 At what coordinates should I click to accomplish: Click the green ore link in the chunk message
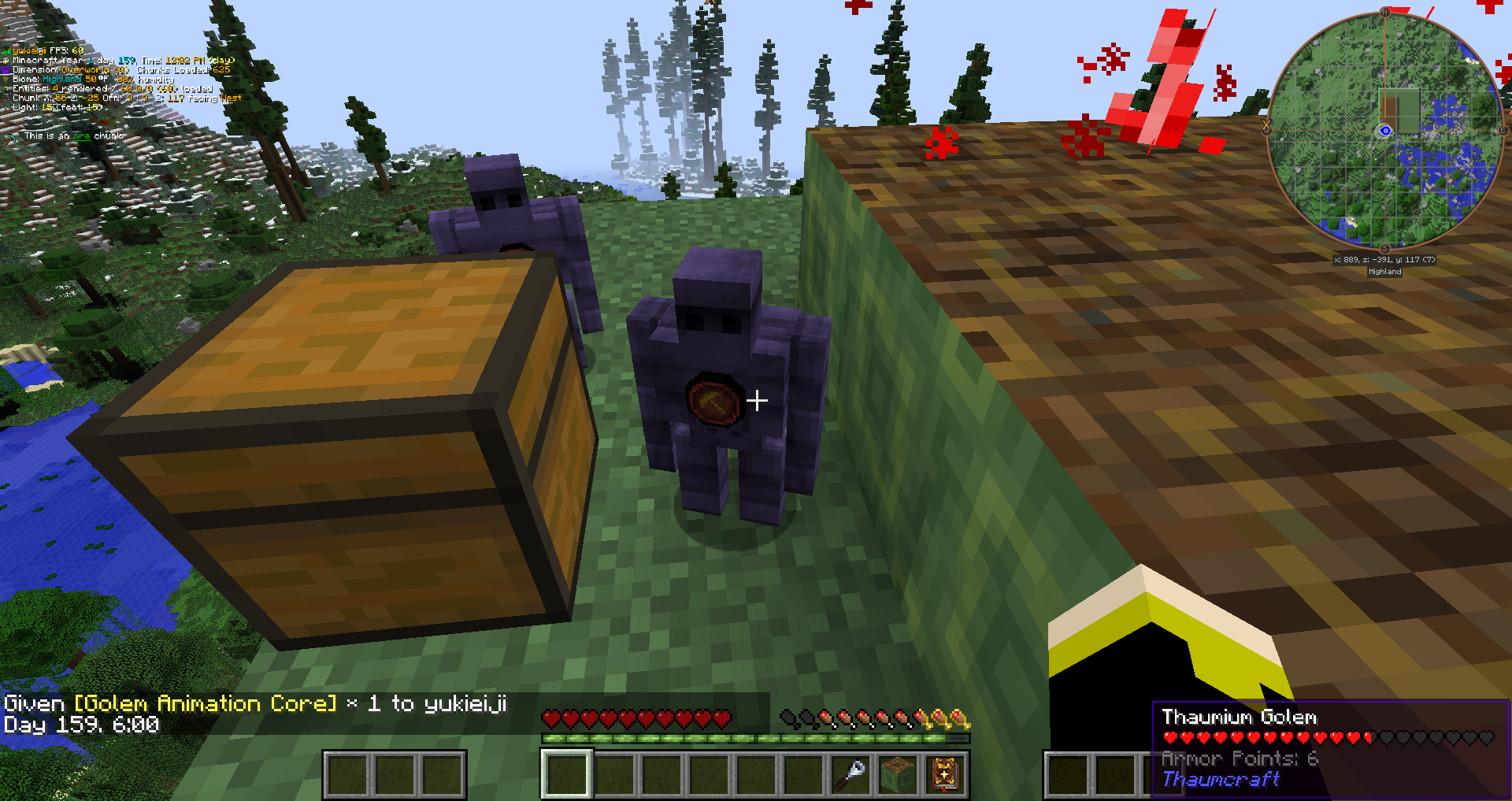pos(82,136)
